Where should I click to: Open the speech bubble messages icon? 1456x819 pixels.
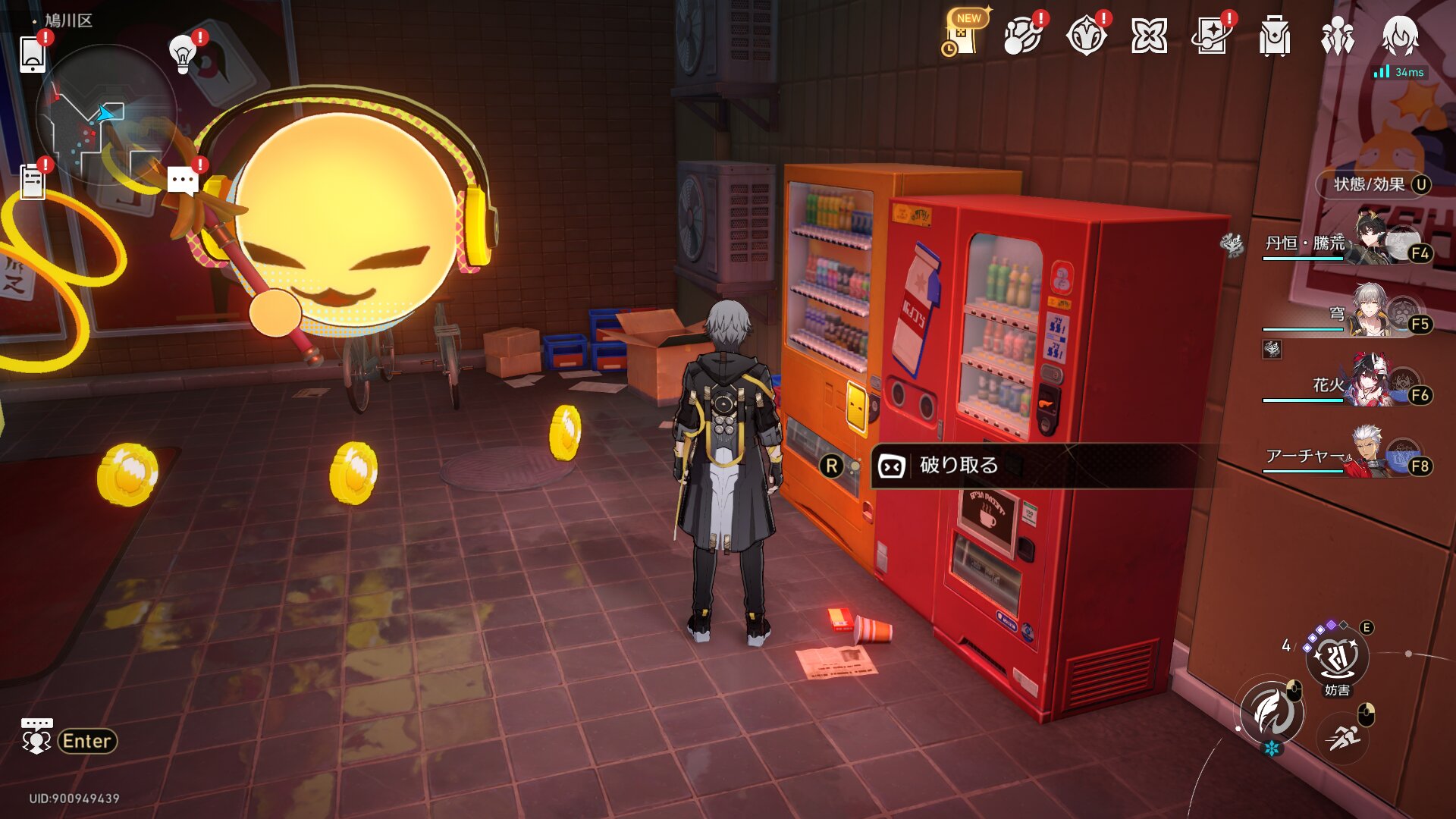point(182,182)
